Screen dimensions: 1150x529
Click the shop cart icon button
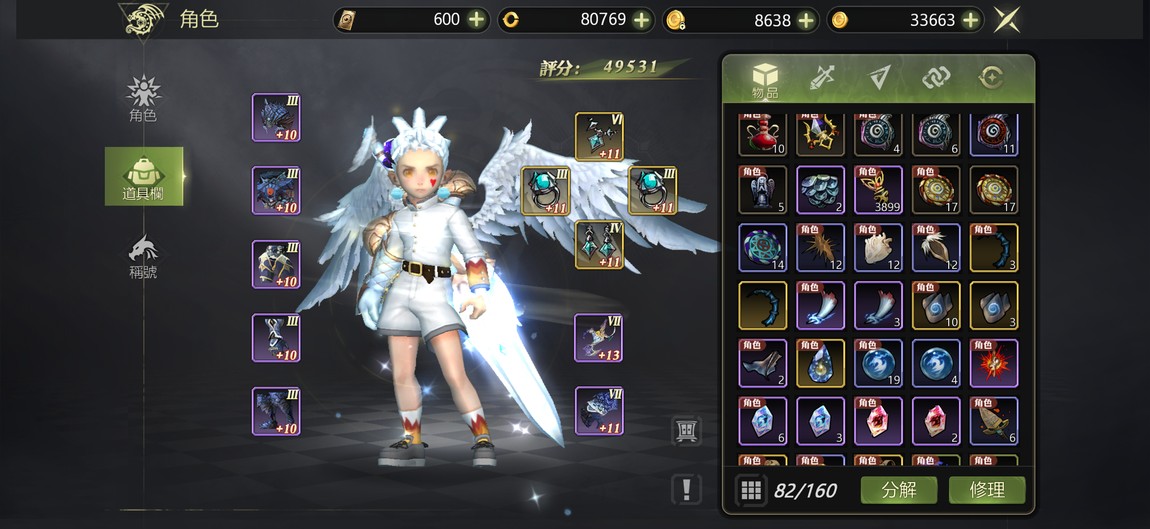tap(686, 431)
